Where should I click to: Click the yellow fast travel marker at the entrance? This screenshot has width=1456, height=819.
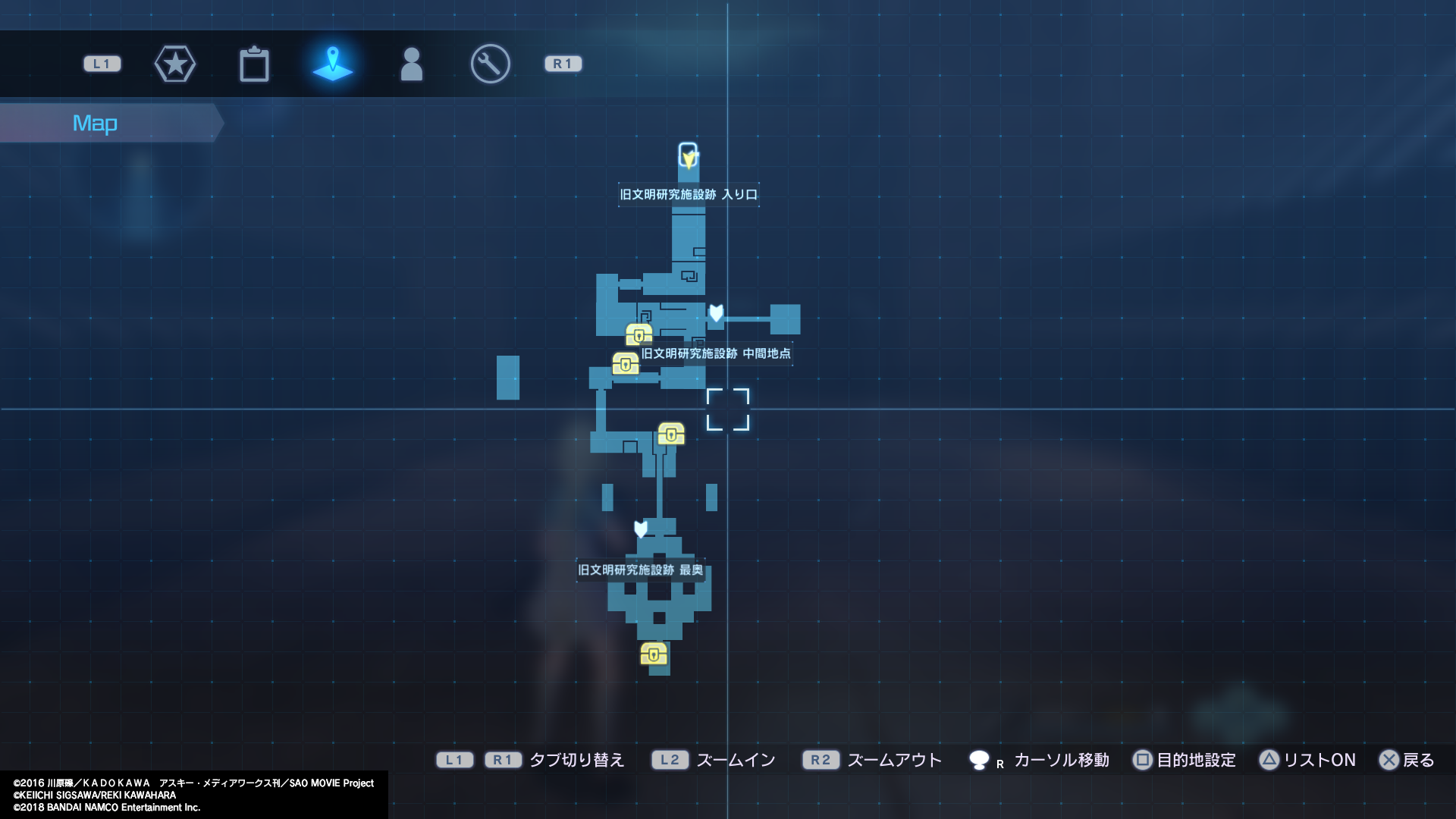687,155
